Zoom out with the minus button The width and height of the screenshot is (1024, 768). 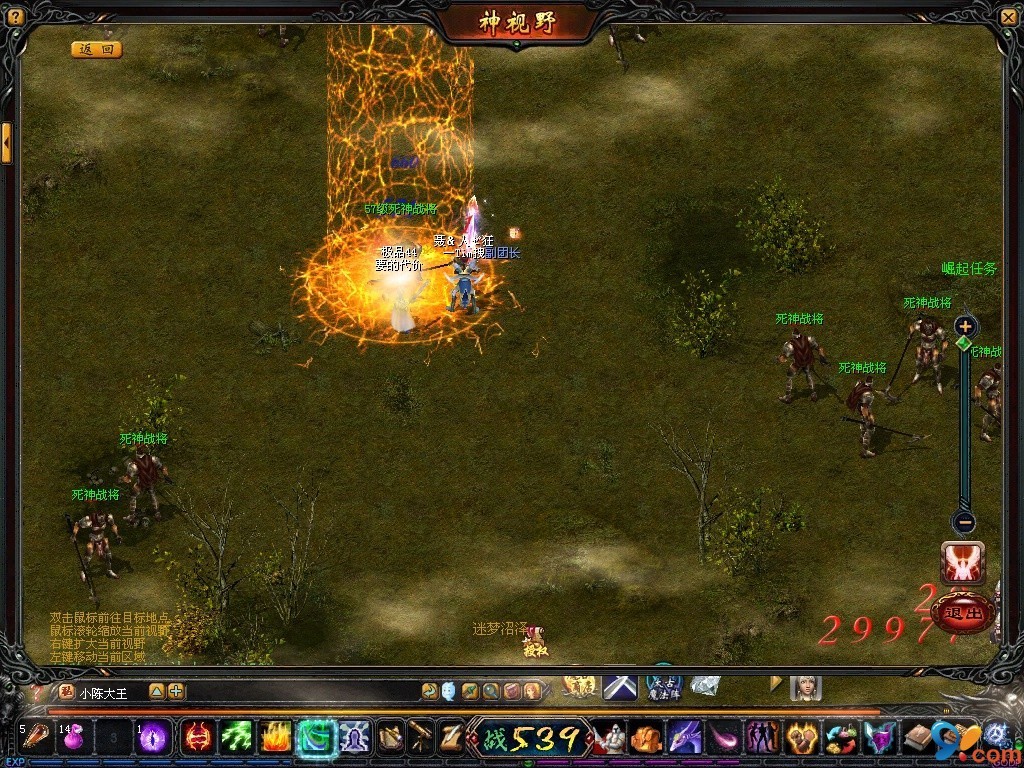coord(964,521)
